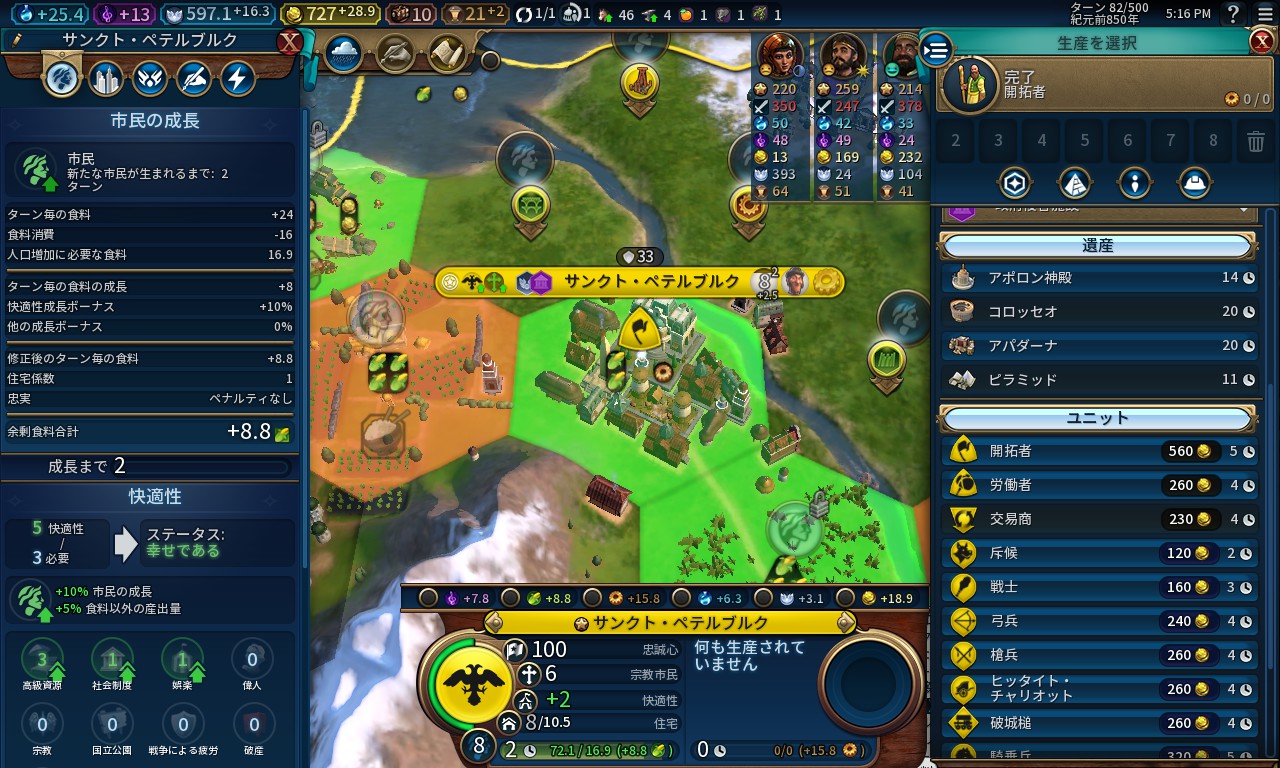This screenshot has width=1280, height=768.
Task: Open the Civilopedia help question mark
Action: coord(1234,14)
